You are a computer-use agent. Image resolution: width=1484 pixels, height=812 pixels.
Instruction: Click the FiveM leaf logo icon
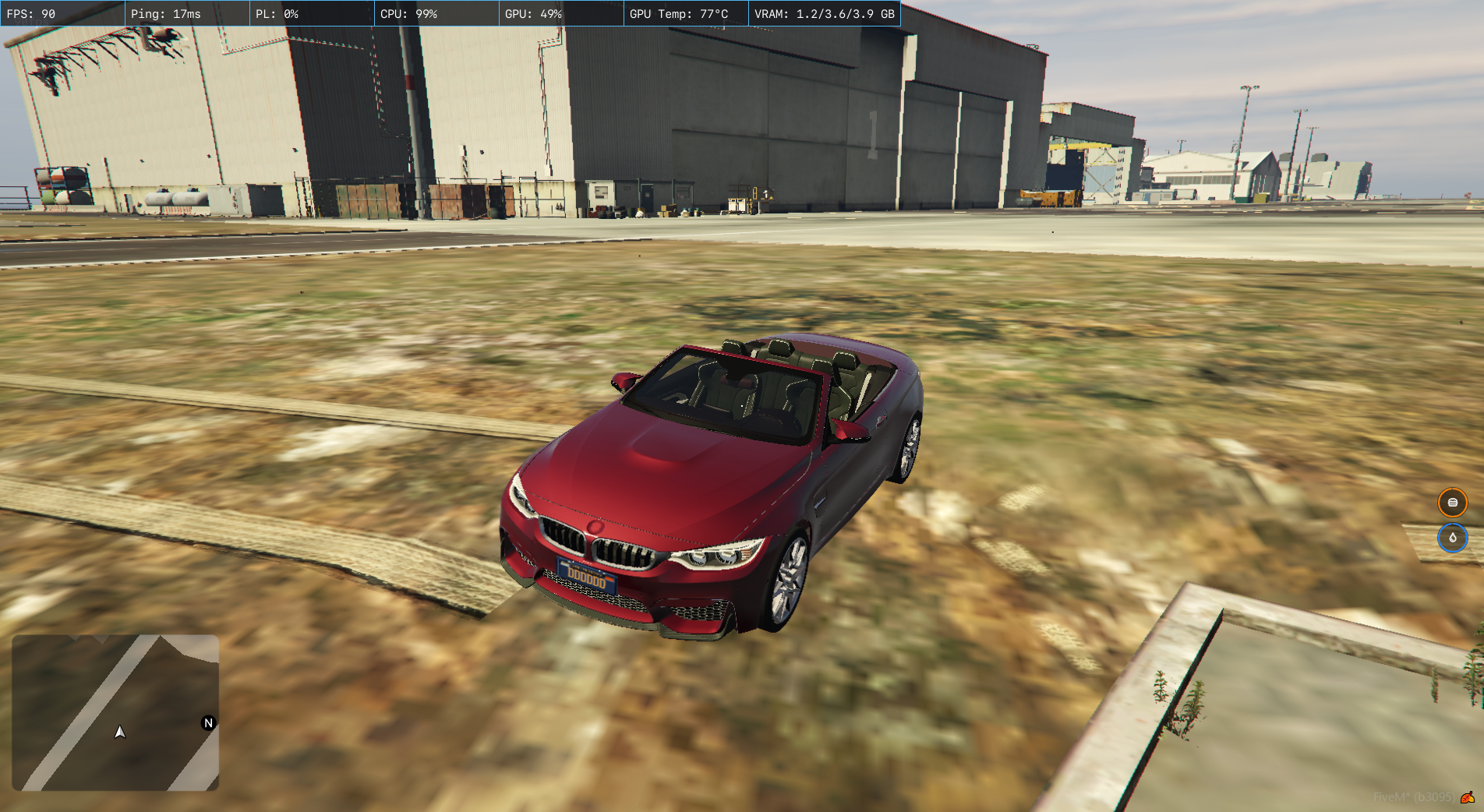coord(1468,797)
